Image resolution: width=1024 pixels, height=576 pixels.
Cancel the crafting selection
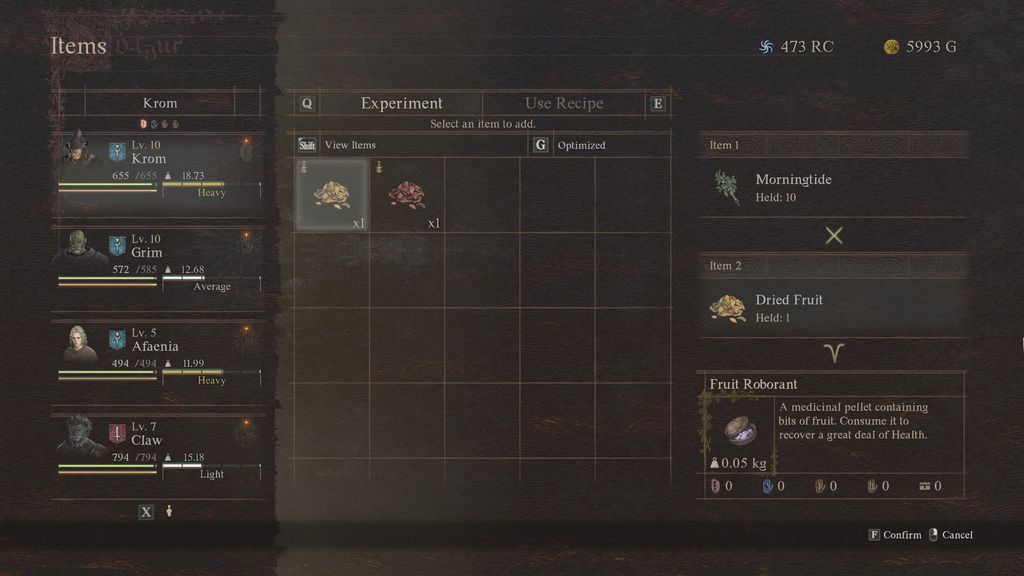(951, 535)
